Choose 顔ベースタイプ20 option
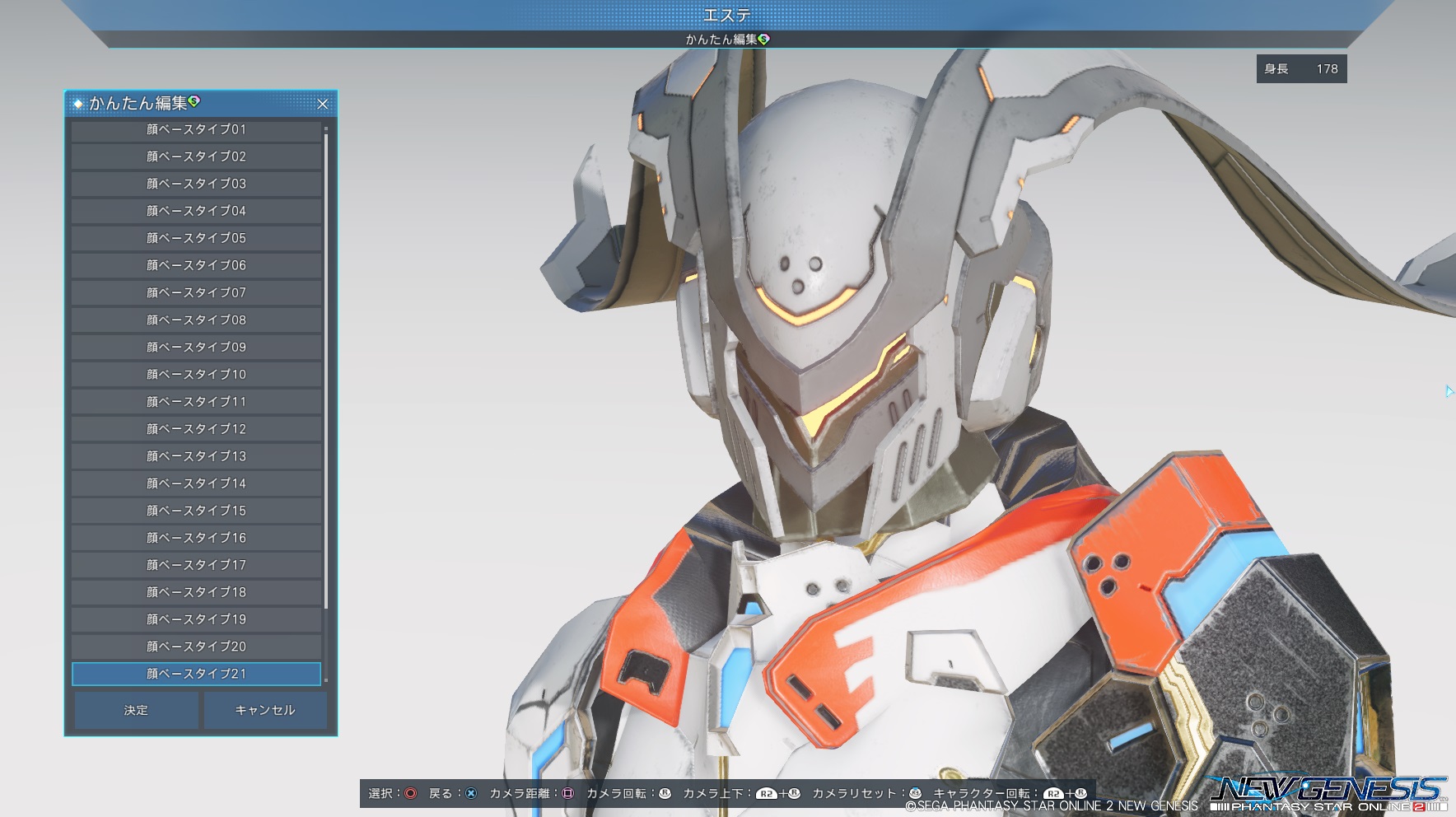Viewport: 1456px width, 817px height. [x=196, y=646]
